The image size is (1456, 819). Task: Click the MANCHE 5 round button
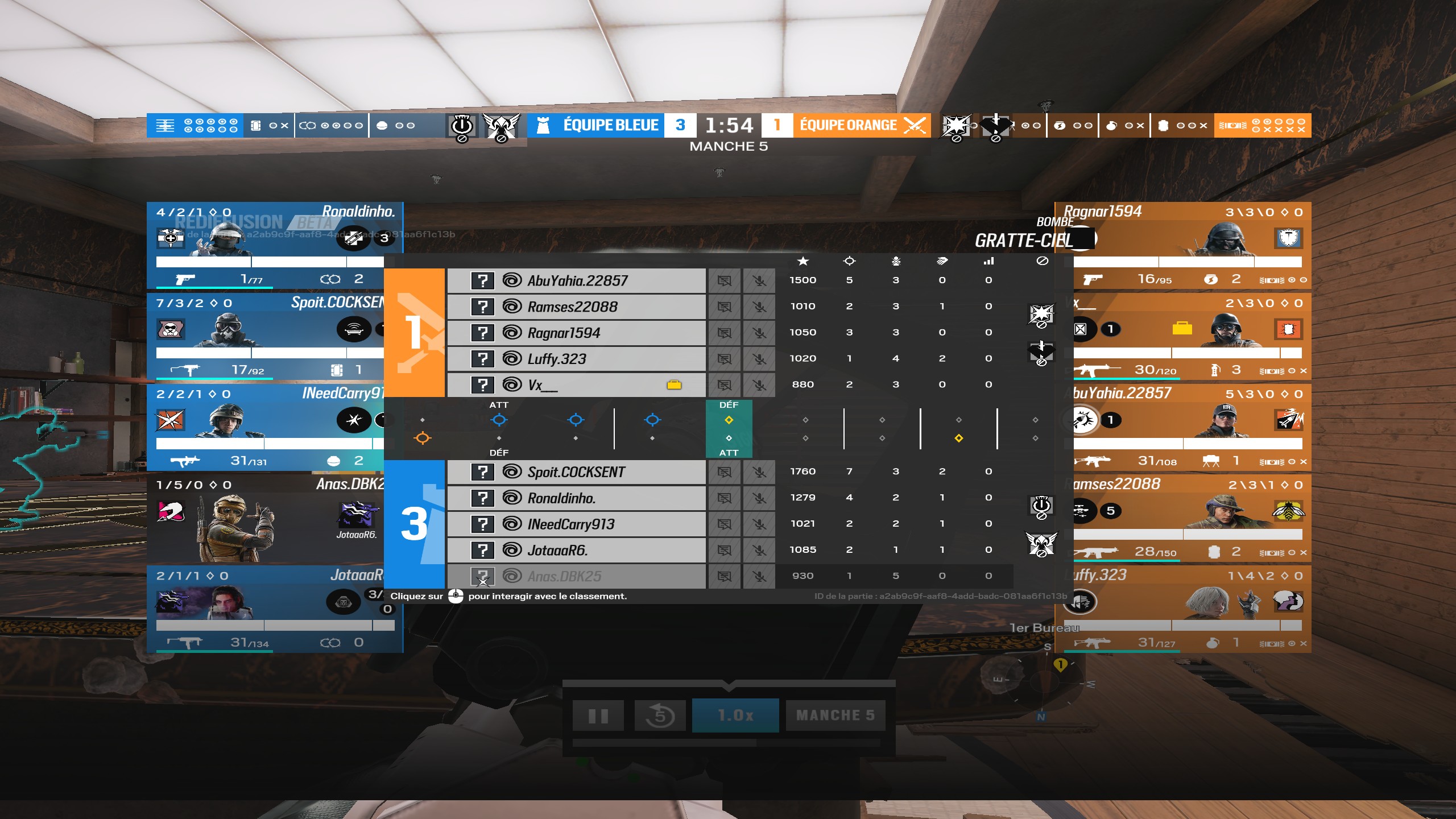click(x=835, y=715)
